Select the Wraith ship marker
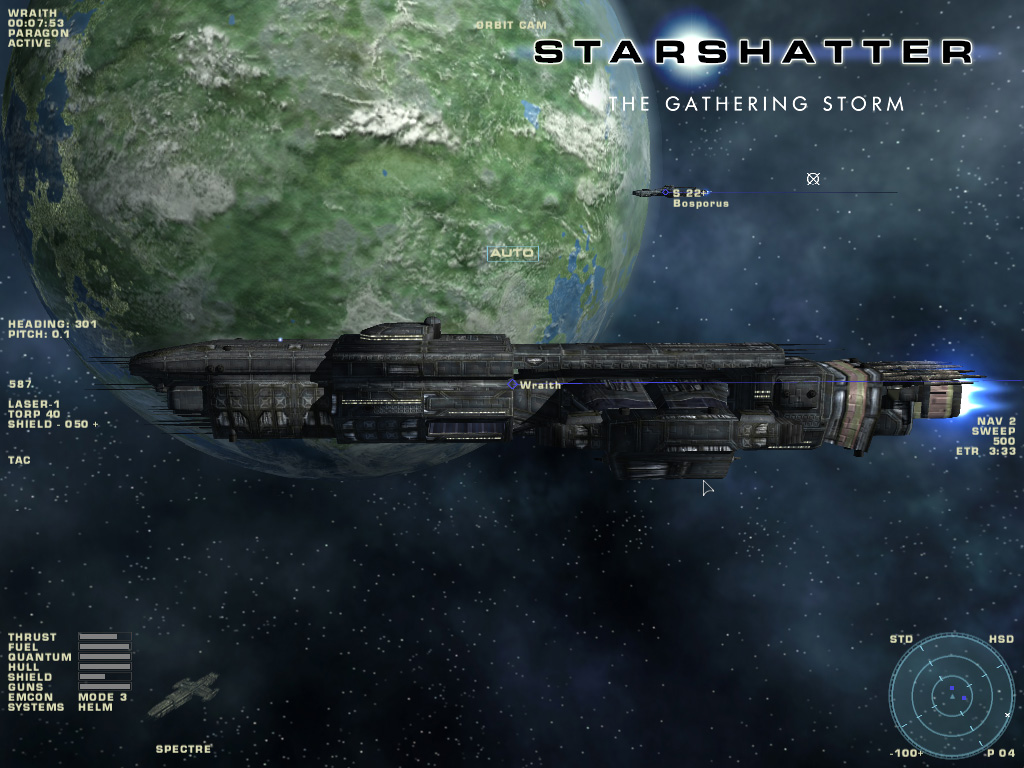Viewport: 1024px width, 768px height. coord(513,385)
